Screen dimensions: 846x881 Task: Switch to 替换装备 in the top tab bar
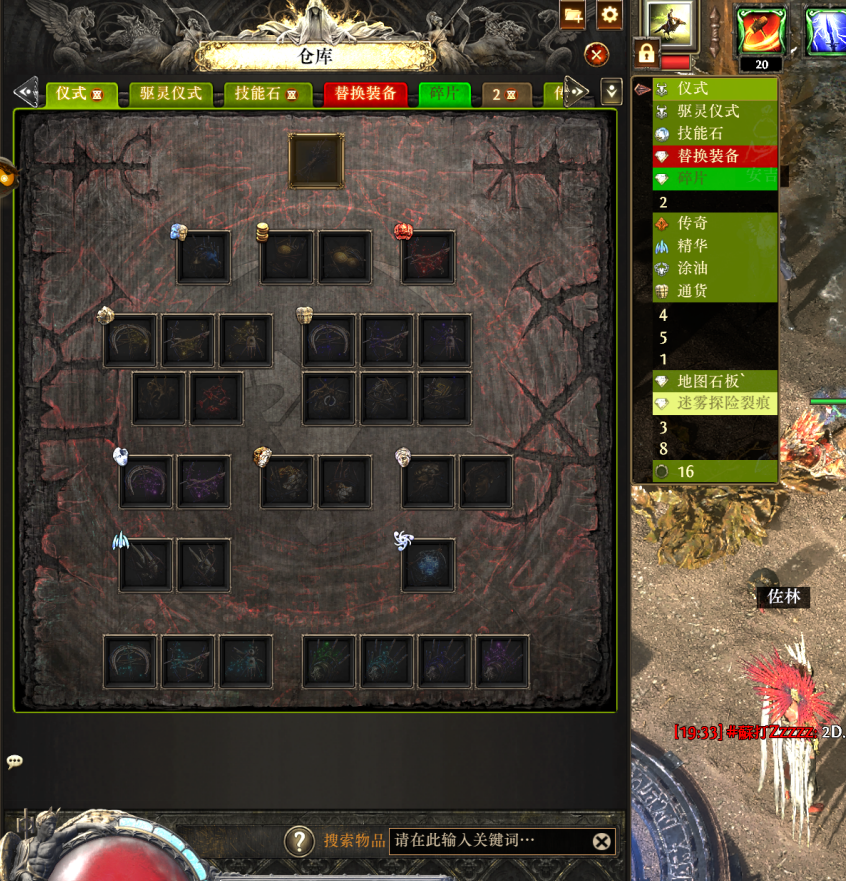(365, 94)
